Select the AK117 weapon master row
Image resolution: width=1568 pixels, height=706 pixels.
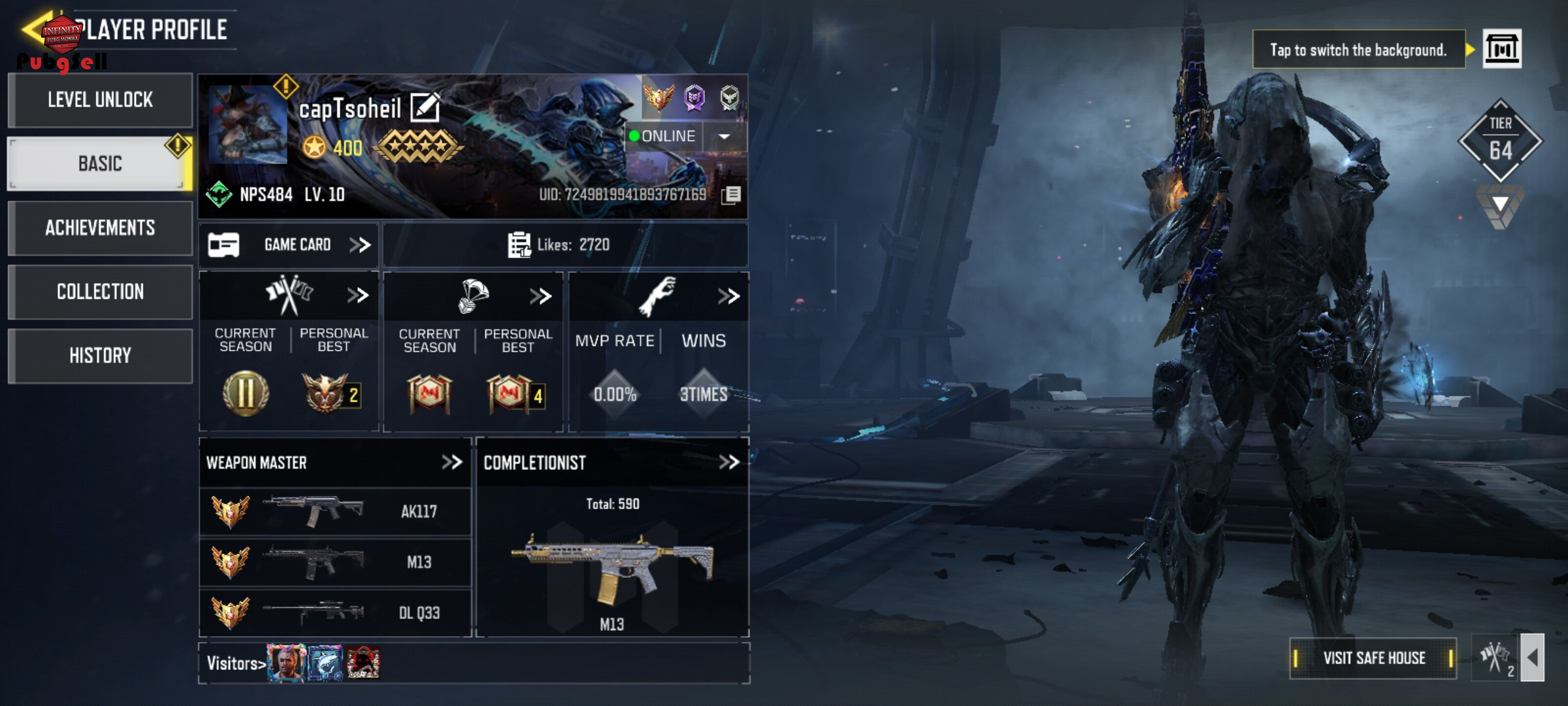[x=335, y=511]
